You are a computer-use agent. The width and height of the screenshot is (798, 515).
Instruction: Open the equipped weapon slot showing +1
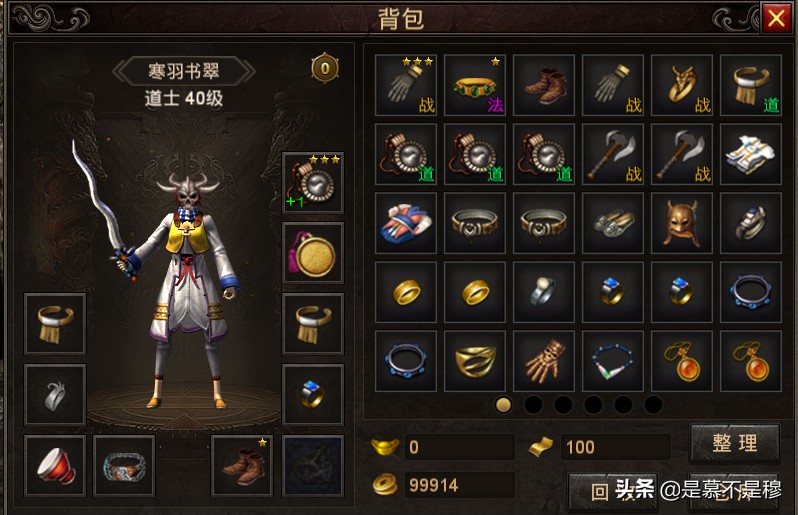point(313,183)
